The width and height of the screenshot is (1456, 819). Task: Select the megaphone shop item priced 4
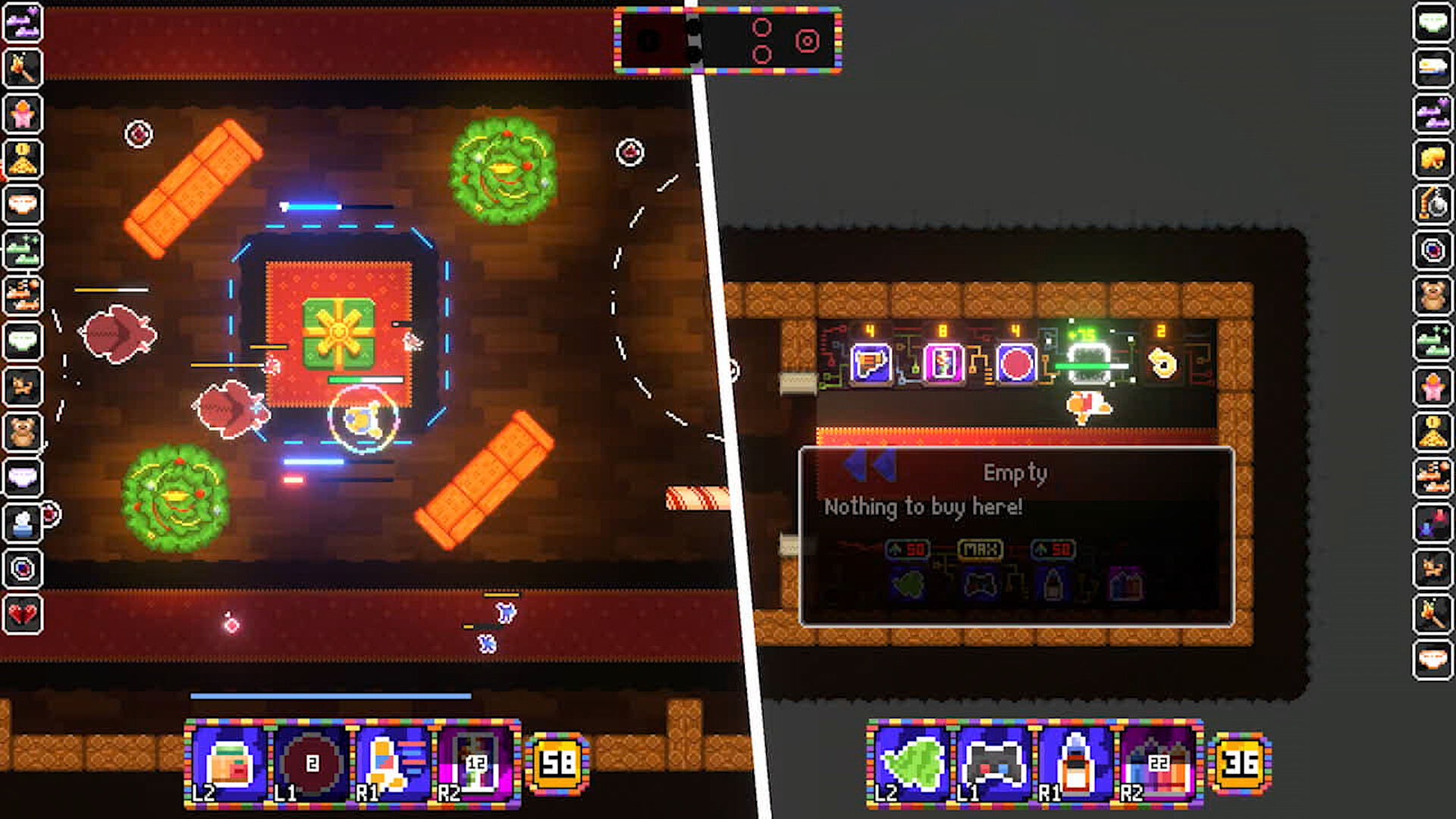(x=871, y=364)
